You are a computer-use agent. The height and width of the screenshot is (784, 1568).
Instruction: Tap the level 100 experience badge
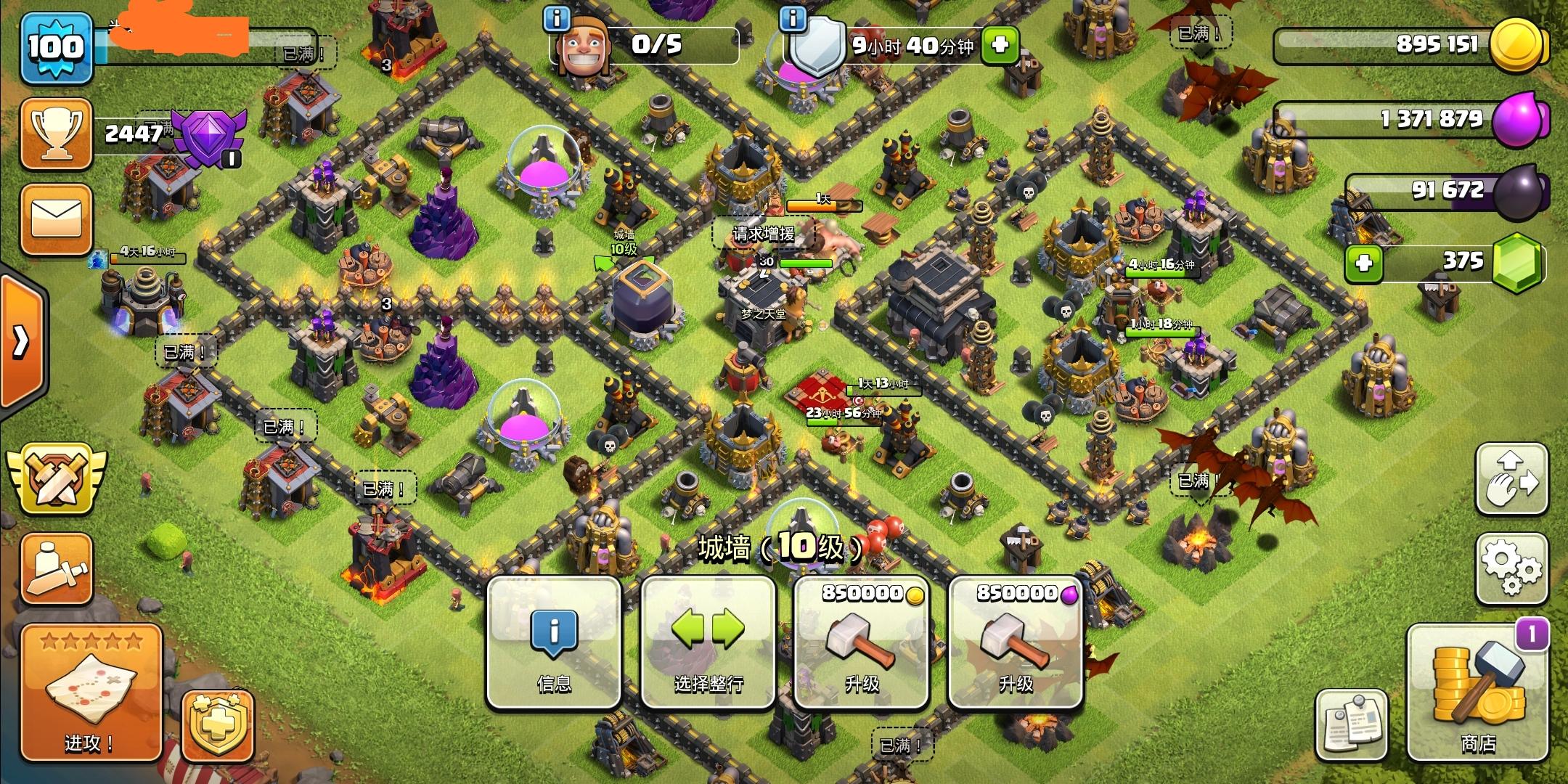58,47
